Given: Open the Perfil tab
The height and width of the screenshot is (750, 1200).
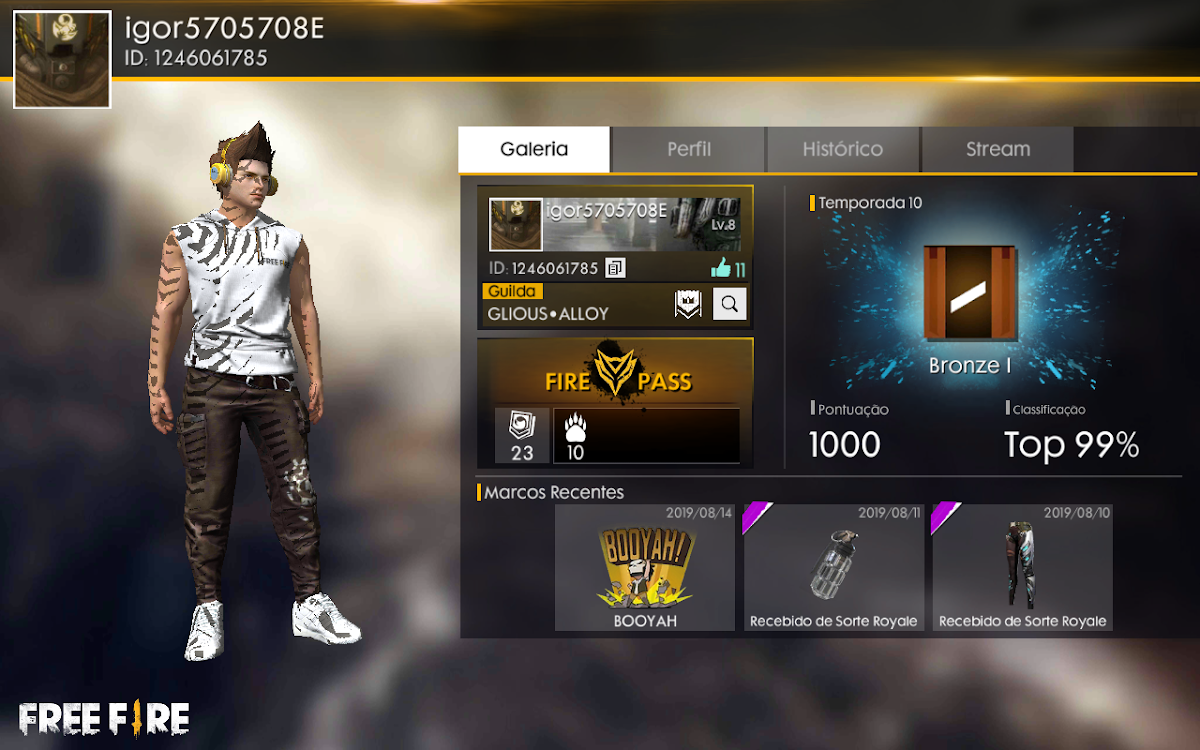Looking at the screenshot, I should [x=689, y=150].
